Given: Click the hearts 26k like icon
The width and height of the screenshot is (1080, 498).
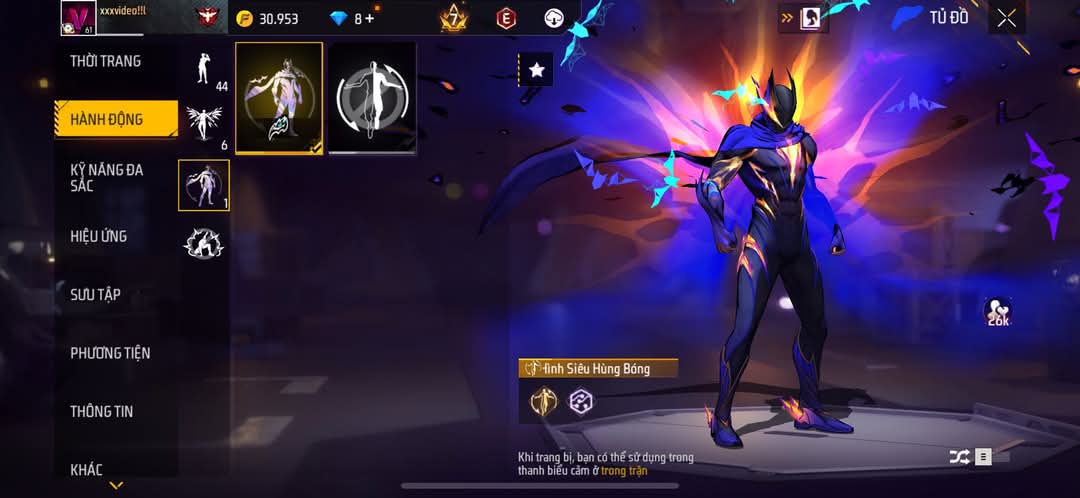Looking at the screenshot, I should tap(997, 311).
